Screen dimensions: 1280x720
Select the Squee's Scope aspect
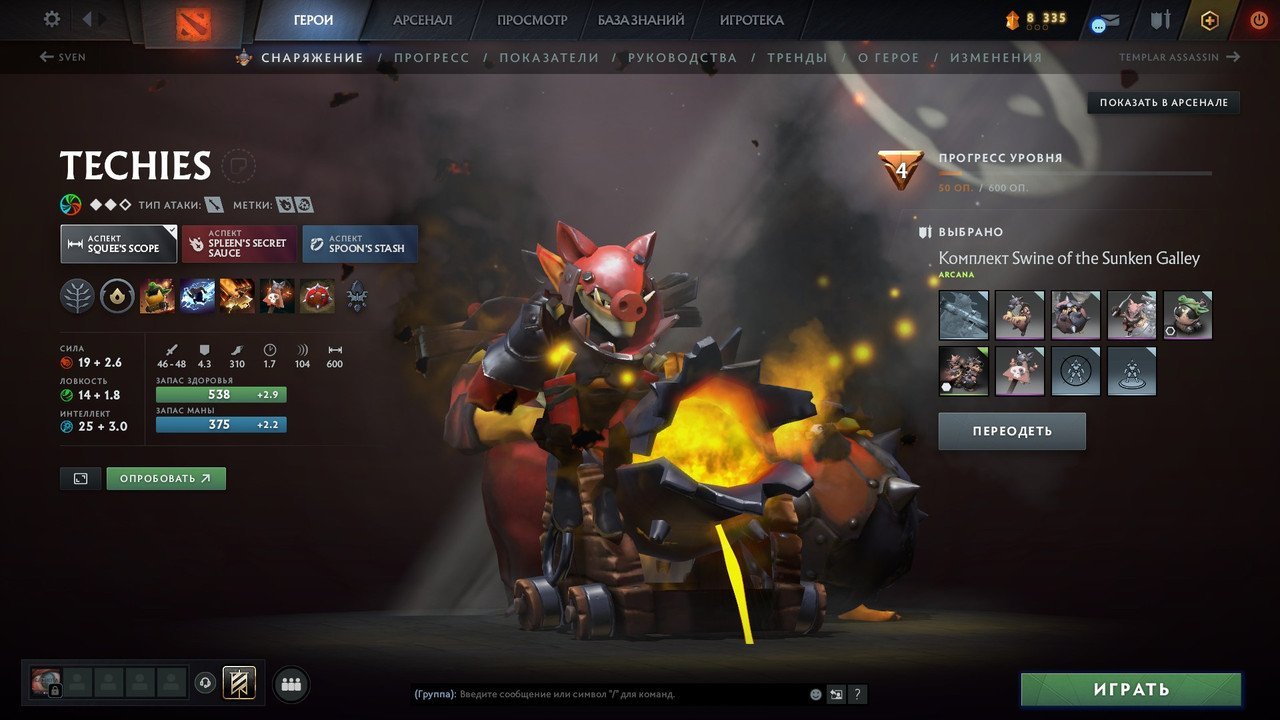pyautogui.click(x=117, y=243)
